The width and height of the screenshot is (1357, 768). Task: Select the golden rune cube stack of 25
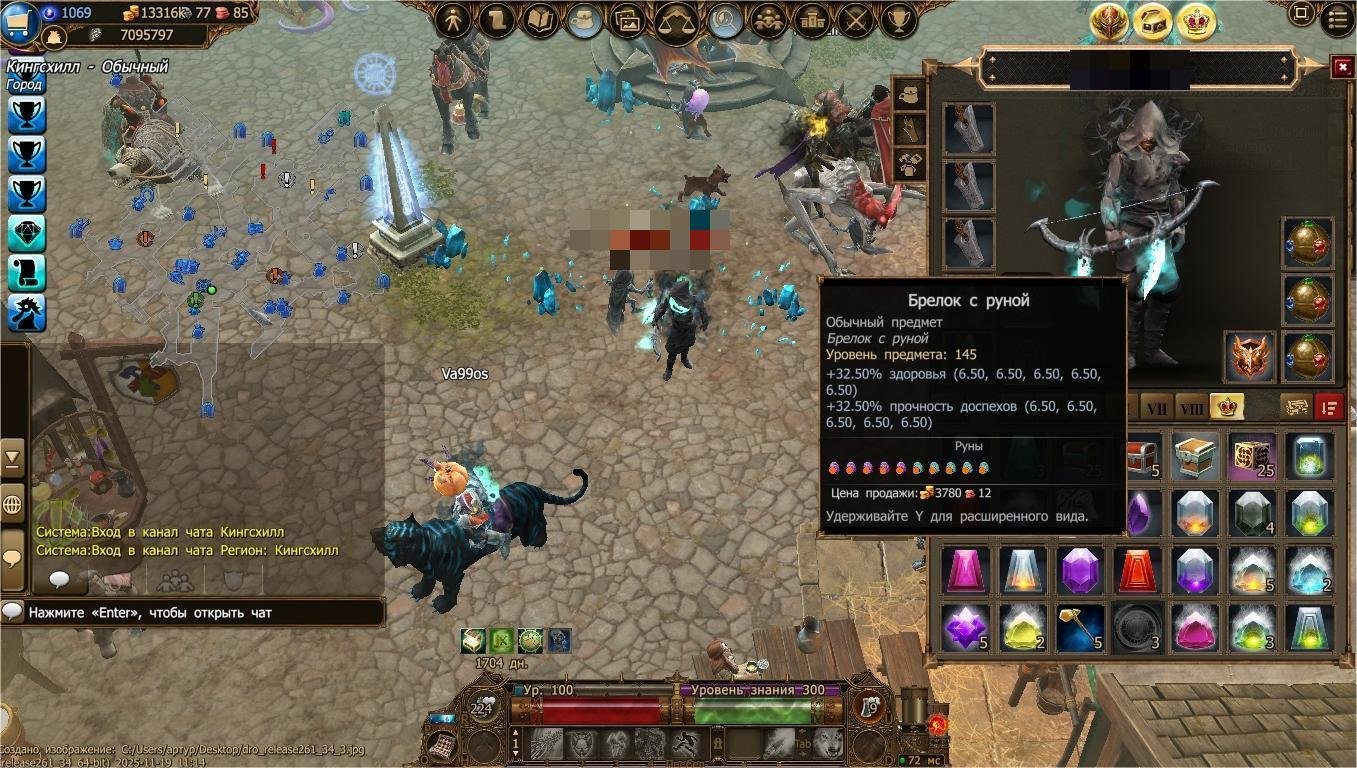(1252, 457)
